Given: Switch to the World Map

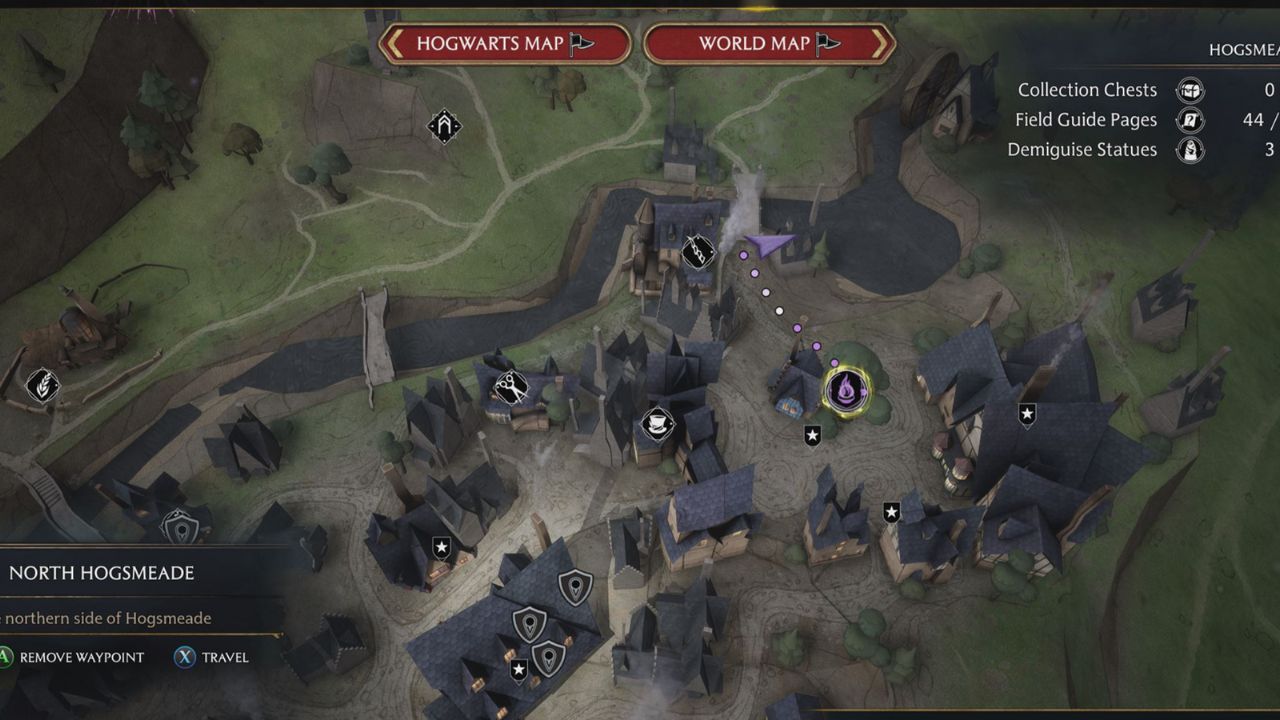Looking at the screenshot, I should pyautogui.click(x=768, y=44).
